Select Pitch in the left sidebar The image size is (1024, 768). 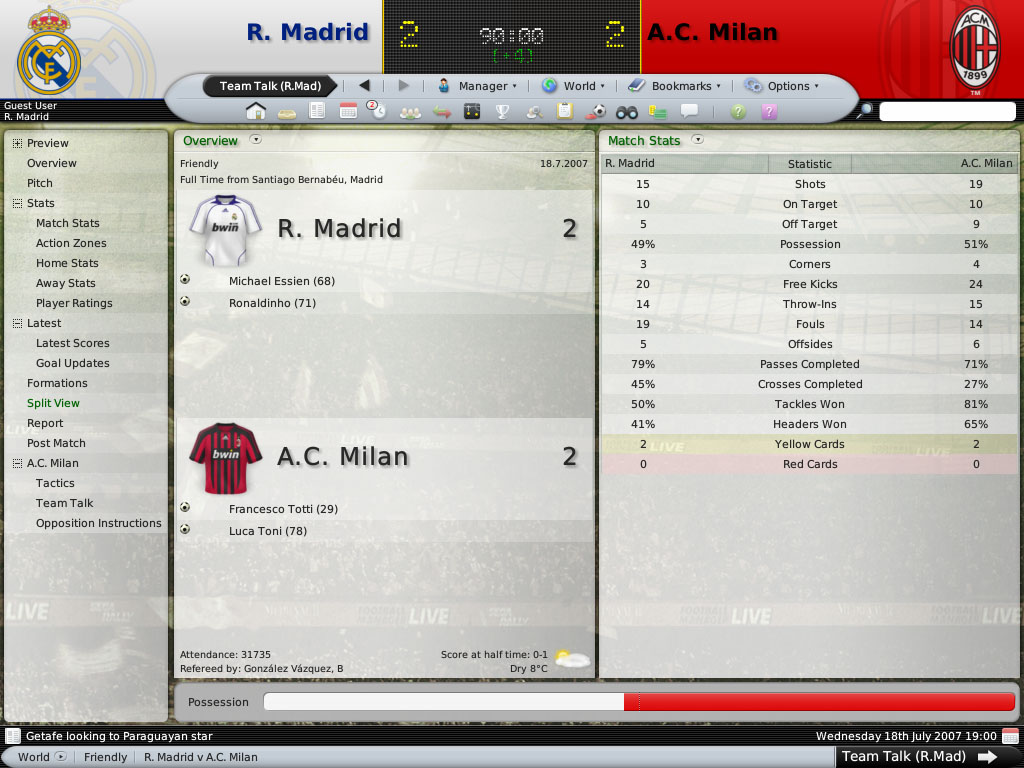tap(40, 183)
